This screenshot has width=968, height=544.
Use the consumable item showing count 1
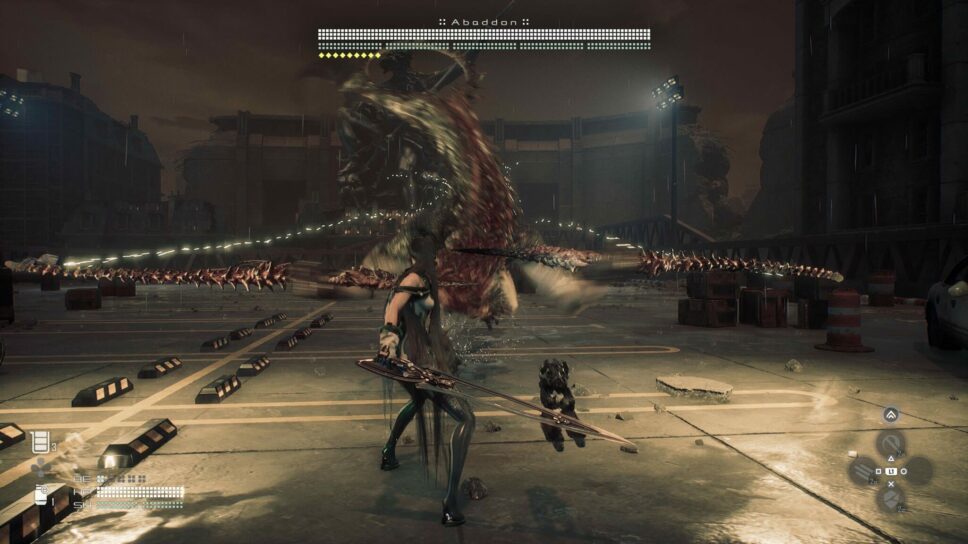(x=42, y=494)
